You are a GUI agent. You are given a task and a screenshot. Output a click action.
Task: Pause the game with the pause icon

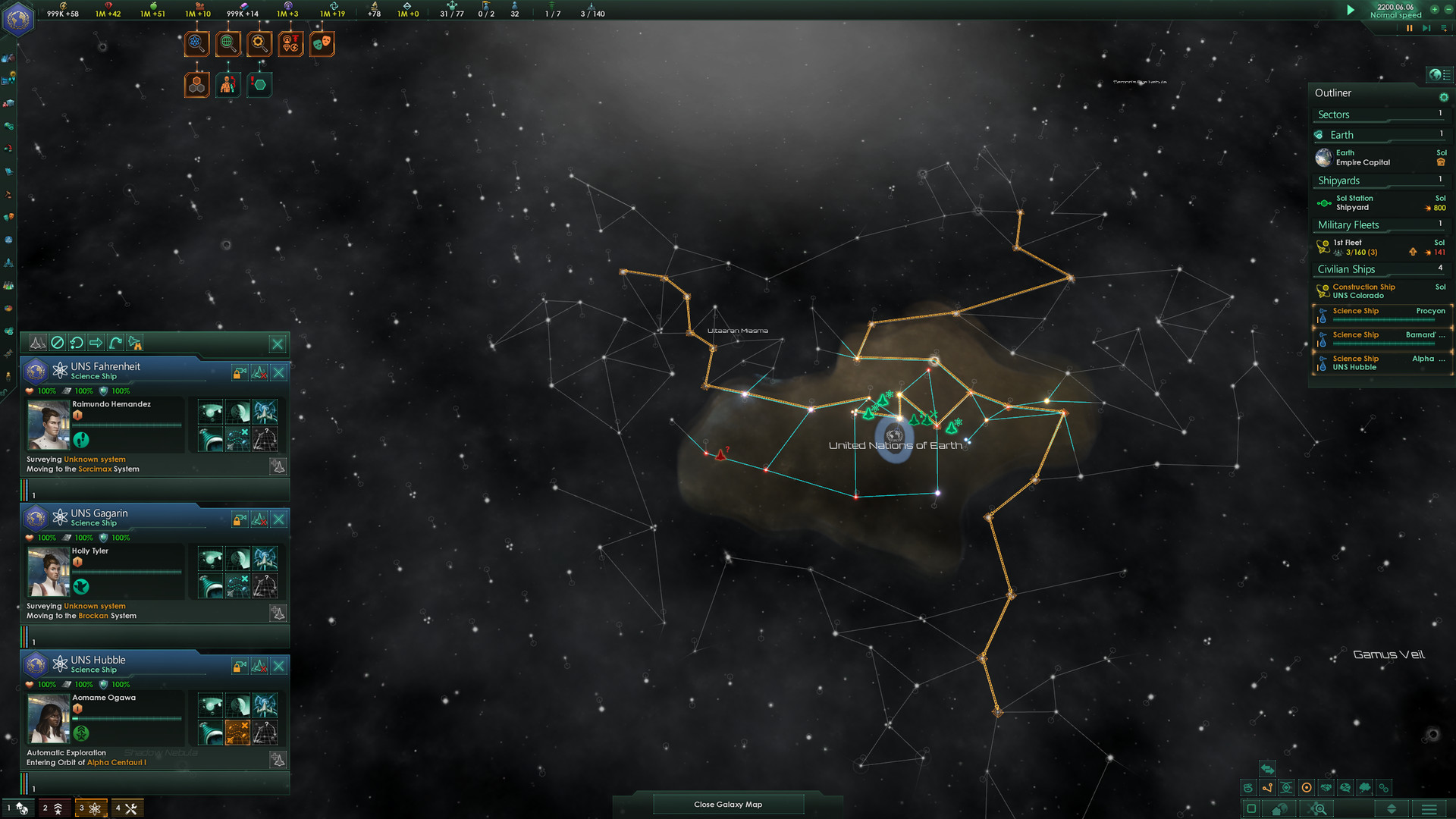[x=1410, y=28]
